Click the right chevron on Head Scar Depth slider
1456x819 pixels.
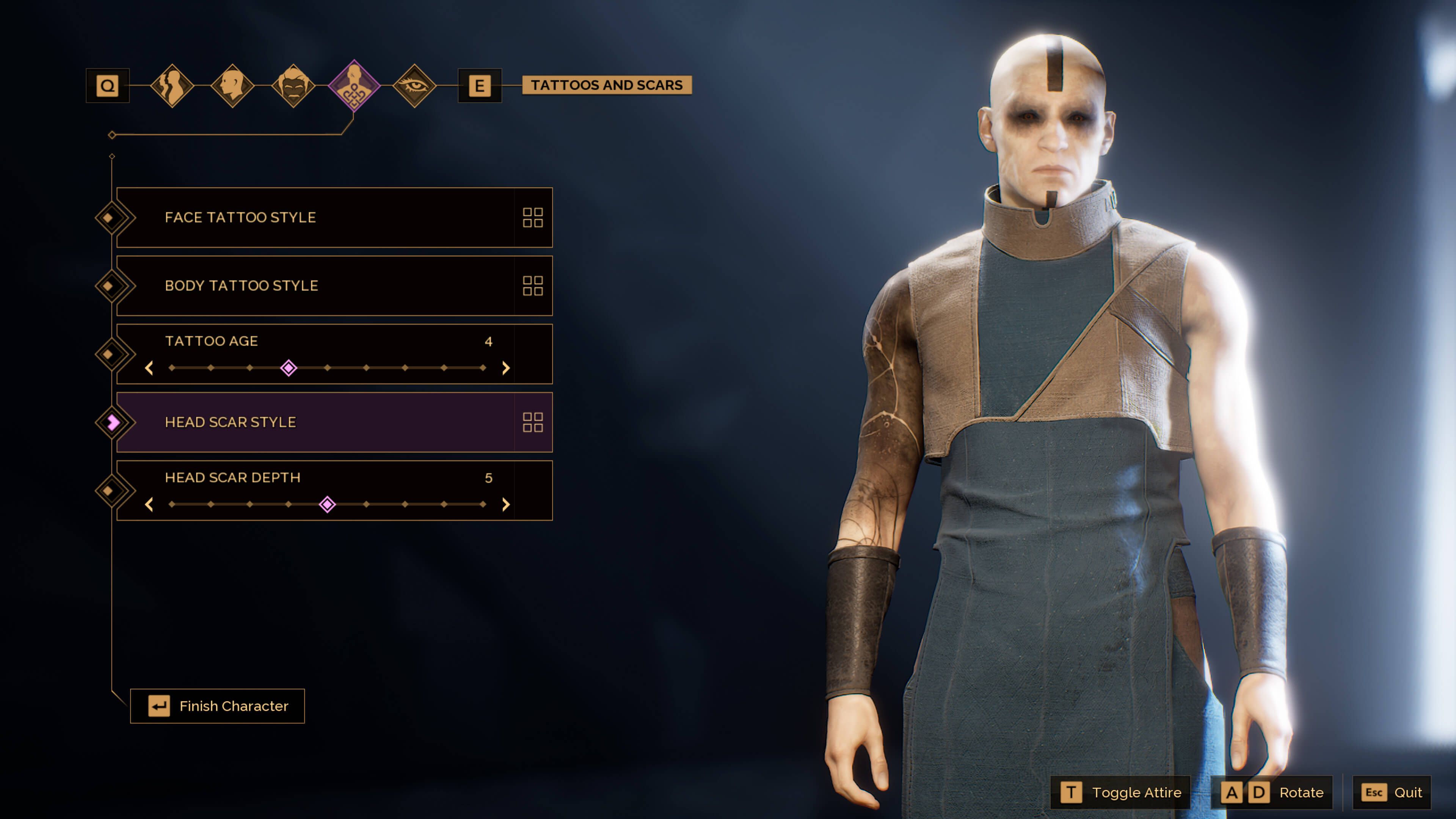(506, 505)
